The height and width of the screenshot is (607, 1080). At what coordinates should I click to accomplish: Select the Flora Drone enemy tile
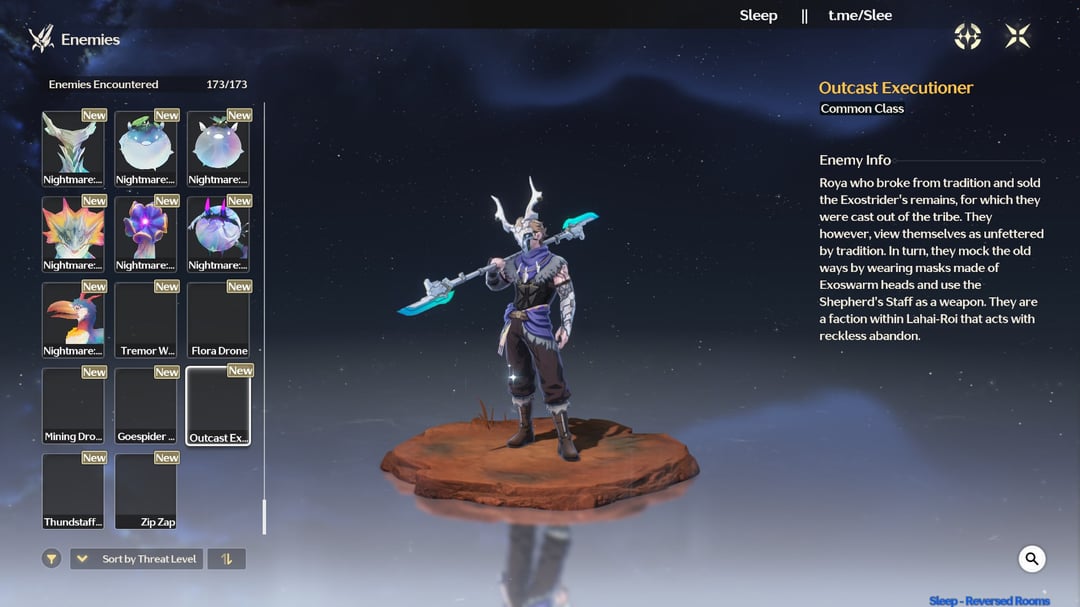point(218,320)
